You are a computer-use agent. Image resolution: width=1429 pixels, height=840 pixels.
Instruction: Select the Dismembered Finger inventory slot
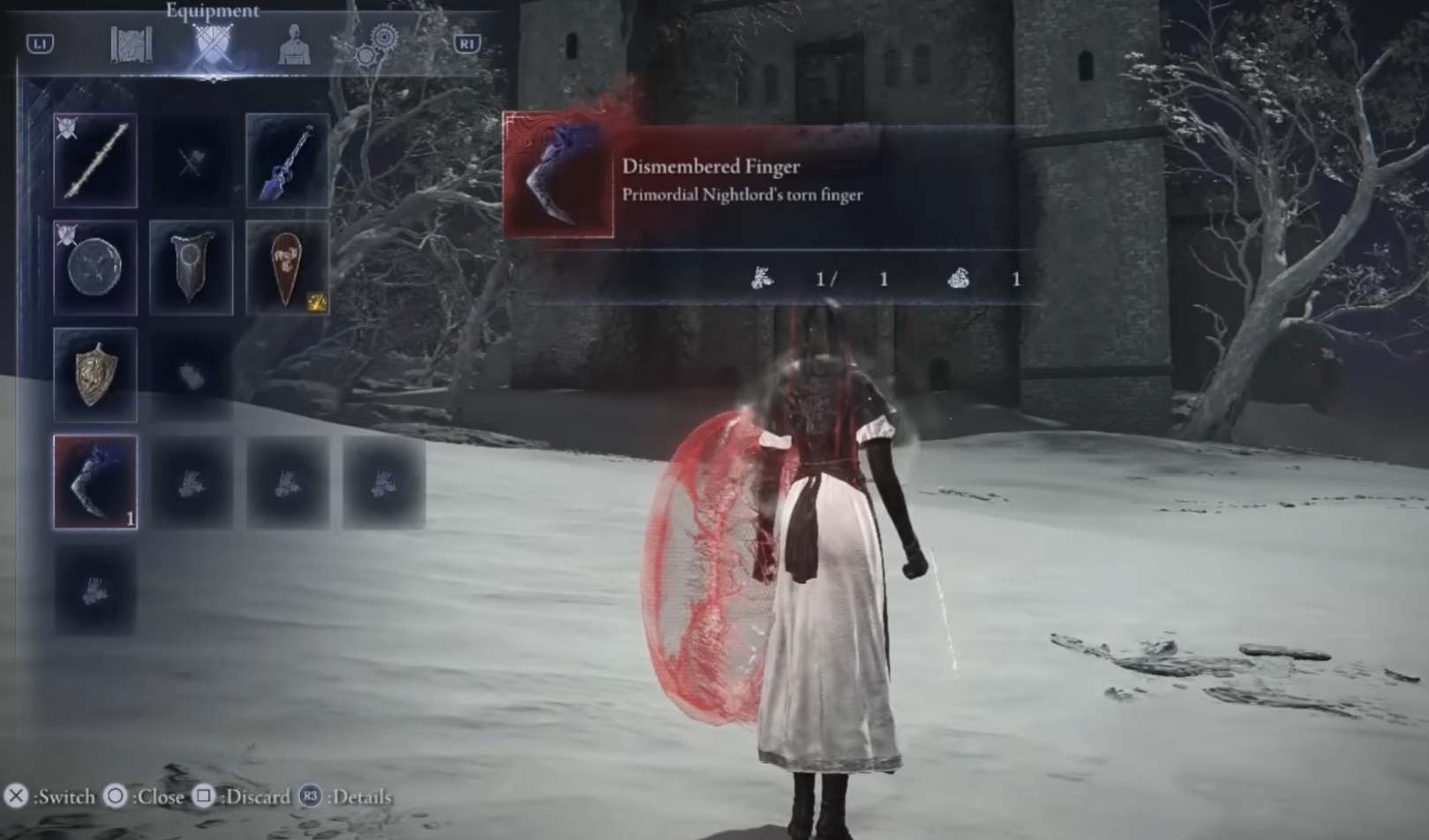tap(94, 481)
